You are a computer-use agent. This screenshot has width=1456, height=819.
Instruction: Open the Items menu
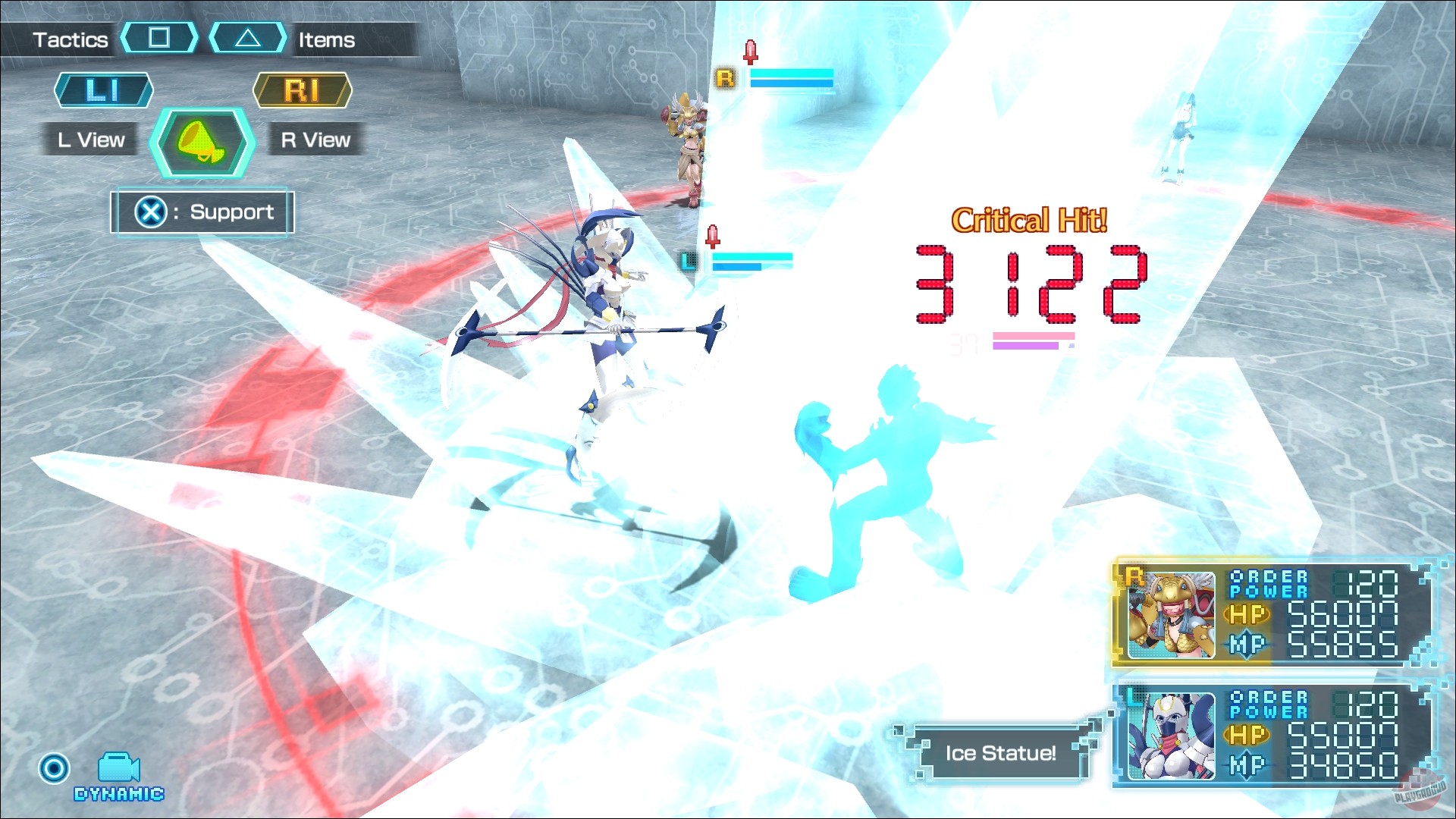[x=326, y=40]
